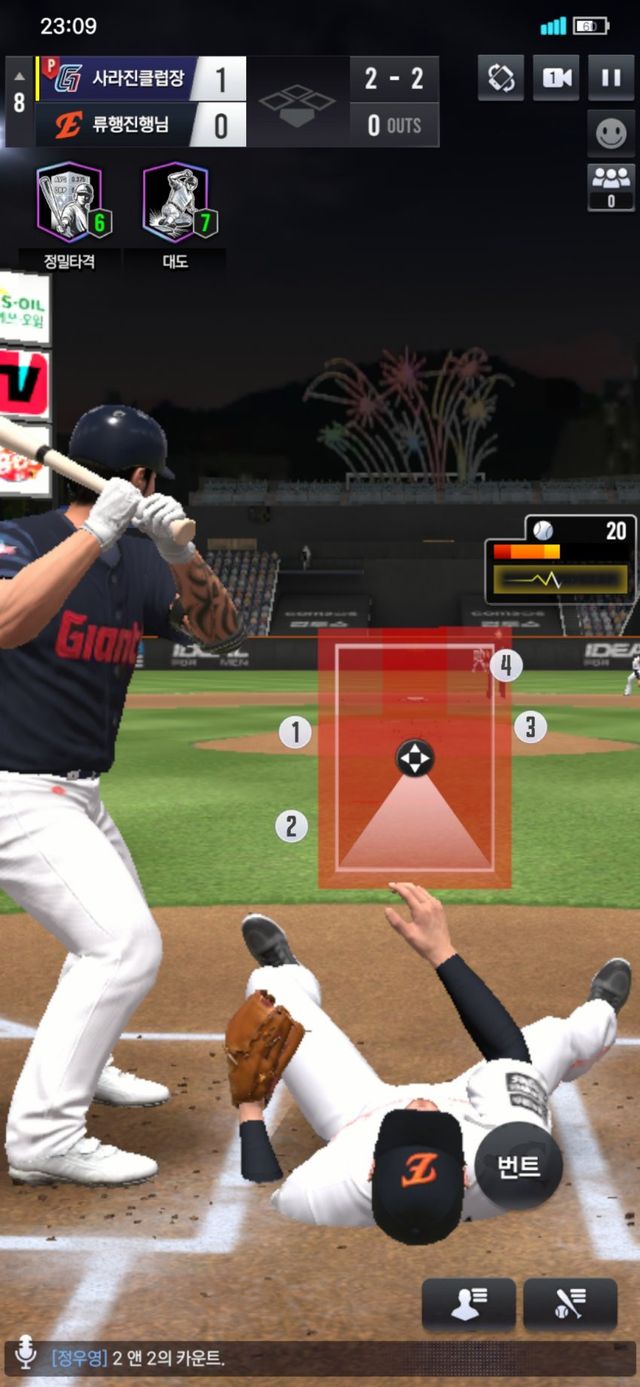Image resolution: width=640 pixels, height=1387 pixels.
Task: Expand the inning 8 scoreboard arrow
Action: (19, 77)
